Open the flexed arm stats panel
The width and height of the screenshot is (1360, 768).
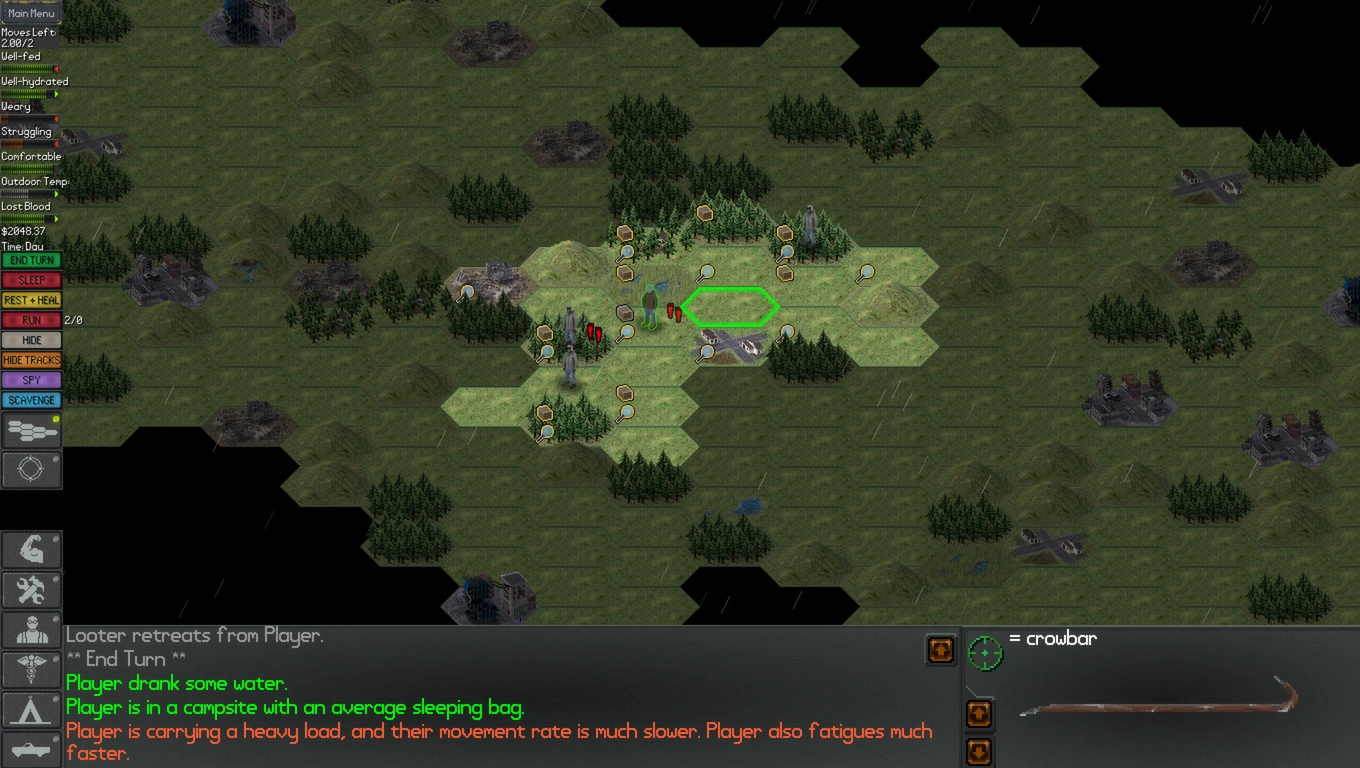coord(31,550)
